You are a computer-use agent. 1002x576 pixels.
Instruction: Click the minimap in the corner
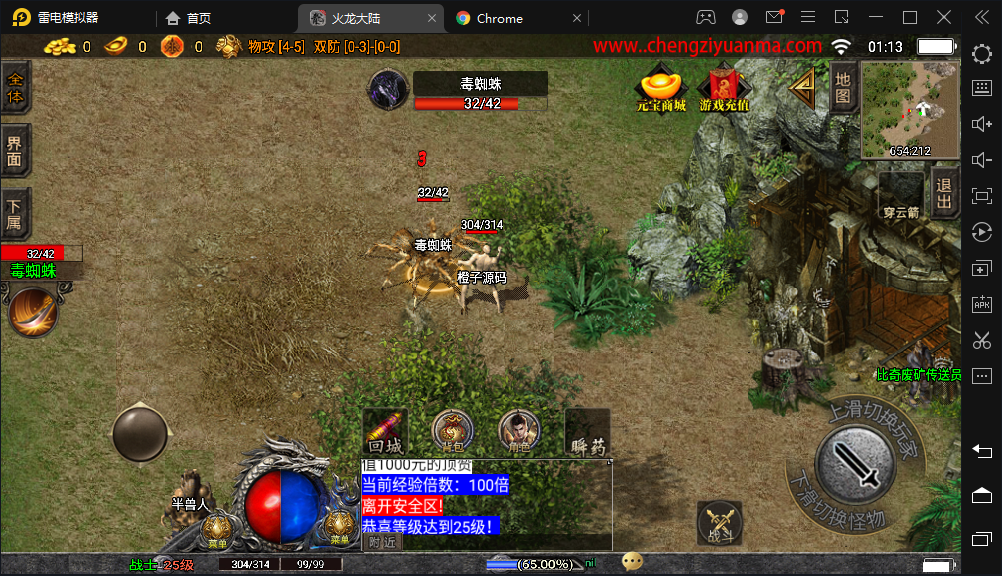(x=909, y=108)
